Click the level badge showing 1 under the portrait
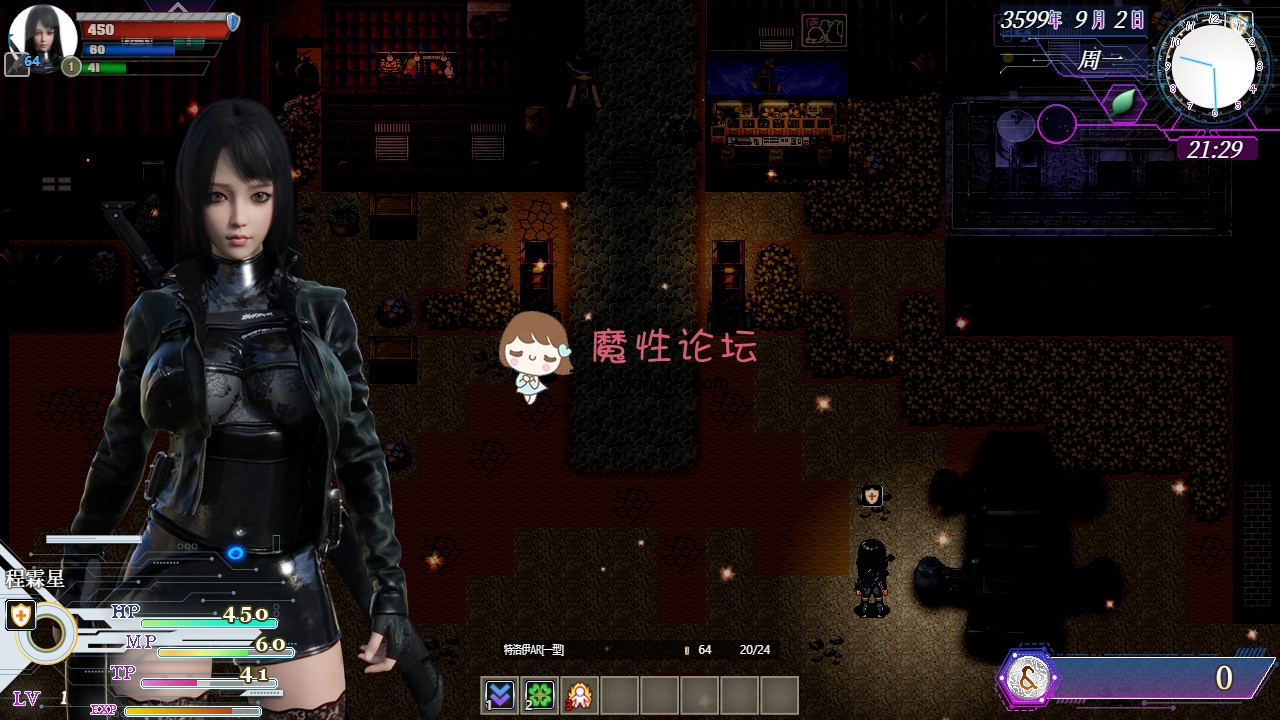This screenshot has height=720, width=1280. tap(70, 67)
